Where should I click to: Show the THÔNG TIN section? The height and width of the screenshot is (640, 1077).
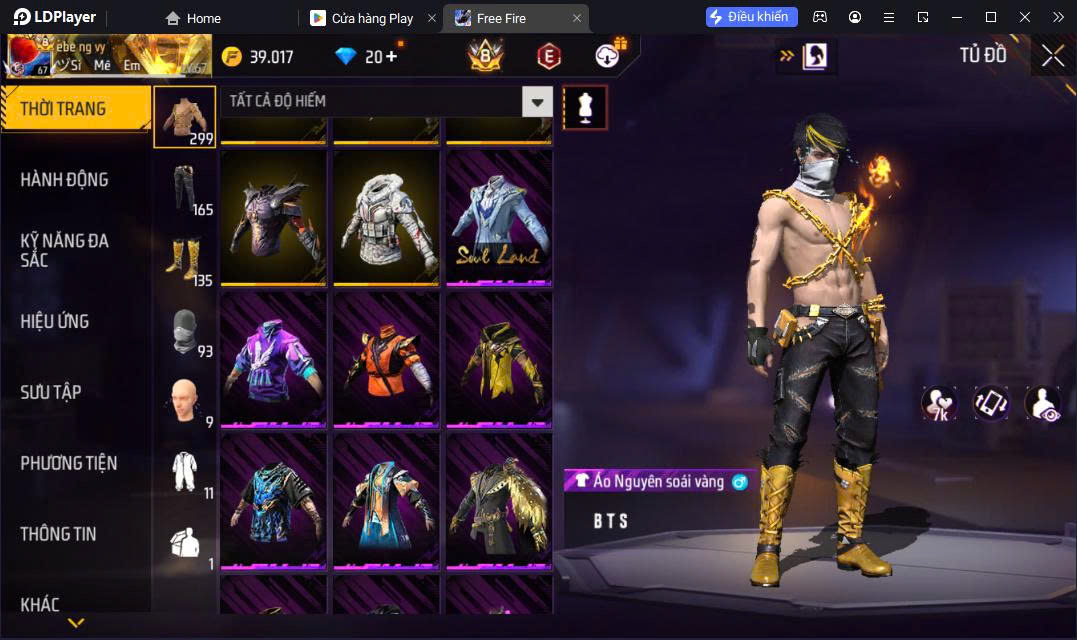pos(58,534)
